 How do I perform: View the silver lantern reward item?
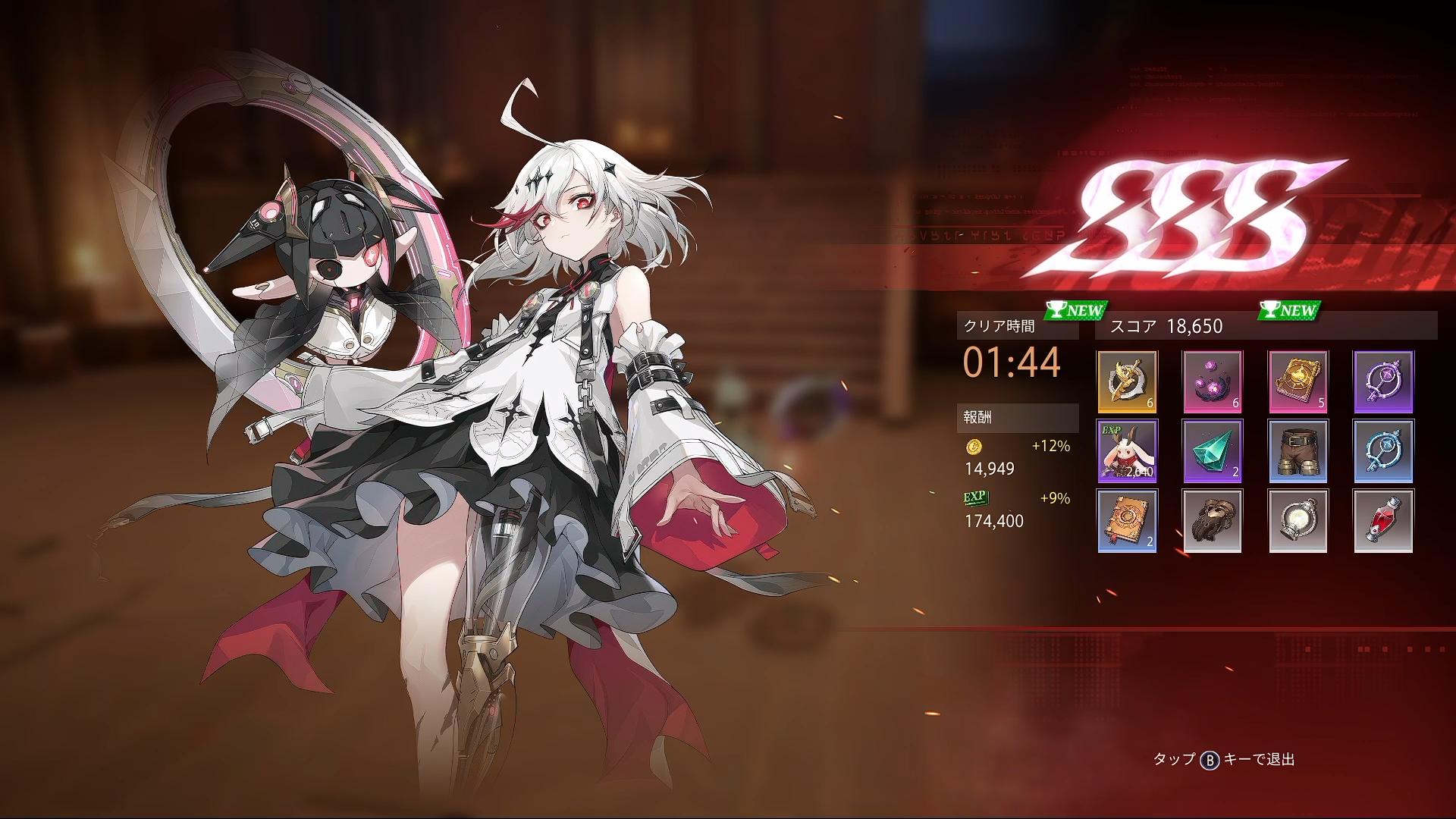[1298, 520]
